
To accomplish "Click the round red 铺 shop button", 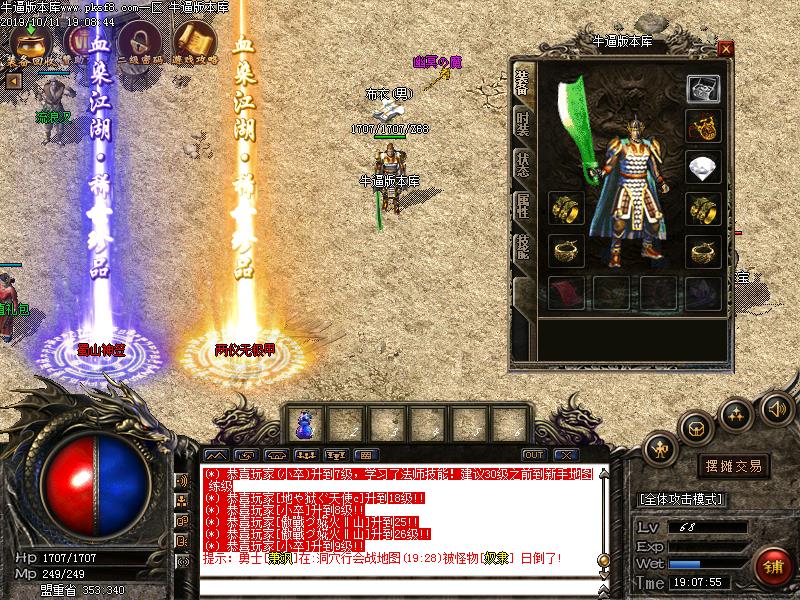I will [x=773, y=566].
